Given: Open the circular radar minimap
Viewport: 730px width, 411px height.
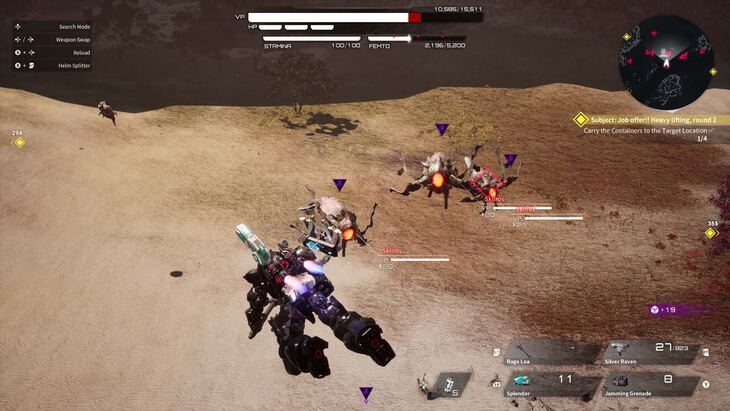Looking at the screenshot, I should tap(666, 62).
